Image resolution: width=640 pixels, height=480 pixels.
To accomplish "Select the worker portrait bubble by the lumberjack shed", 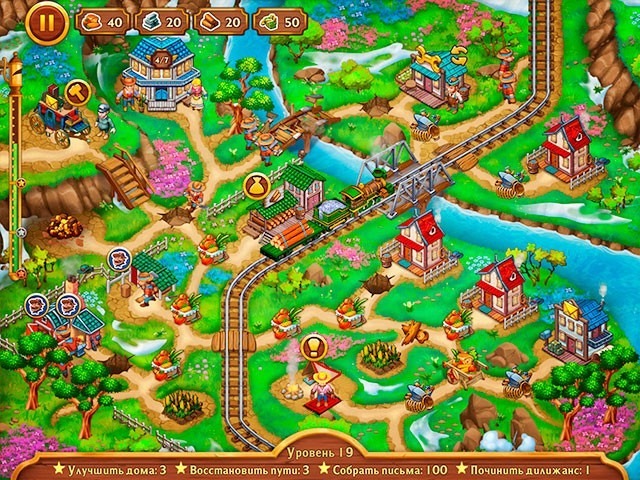I will 121,260.
